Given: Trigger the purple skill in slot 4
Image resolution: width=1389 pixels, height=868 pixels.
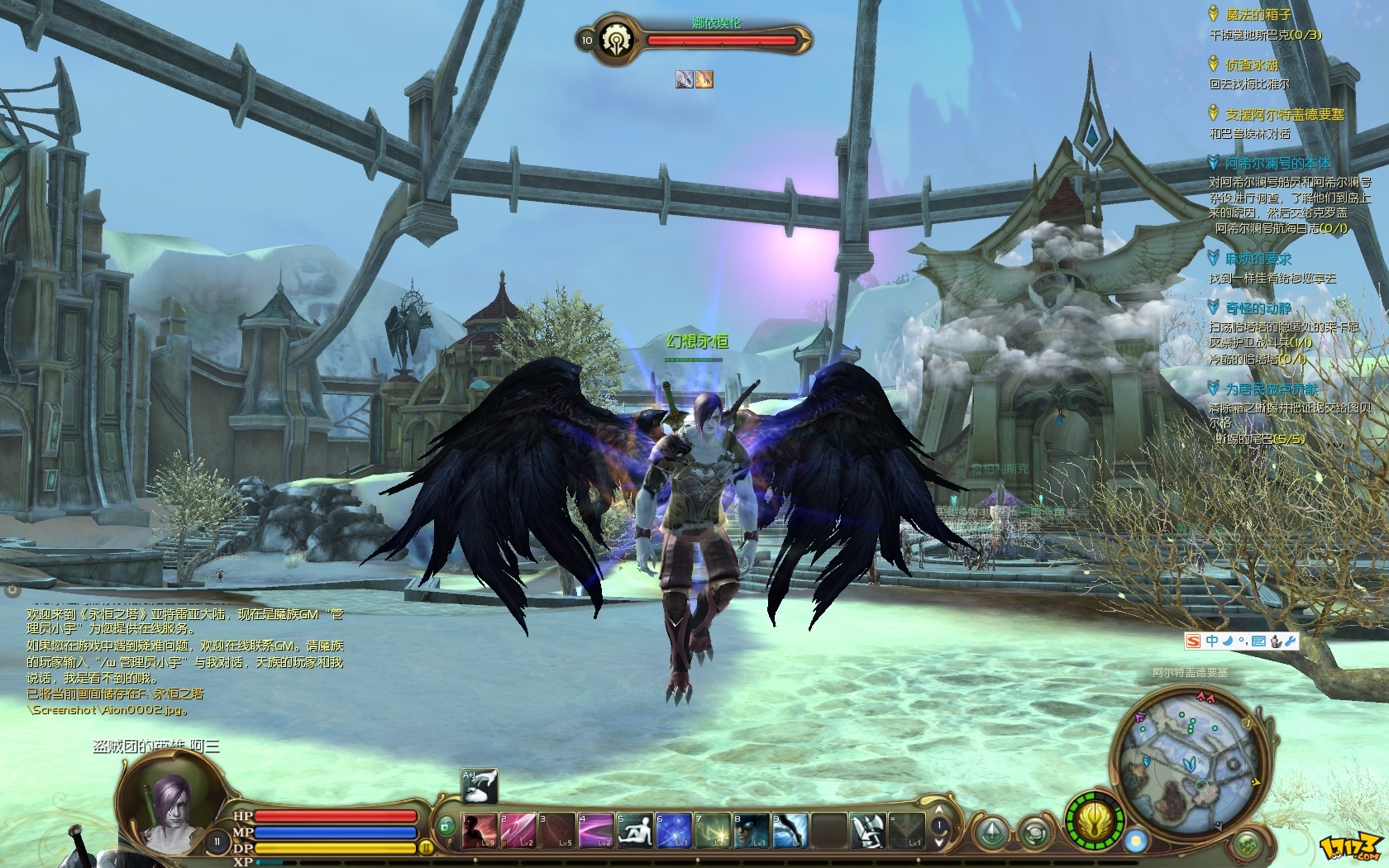Looking at the screenshot, I should 595,830.
